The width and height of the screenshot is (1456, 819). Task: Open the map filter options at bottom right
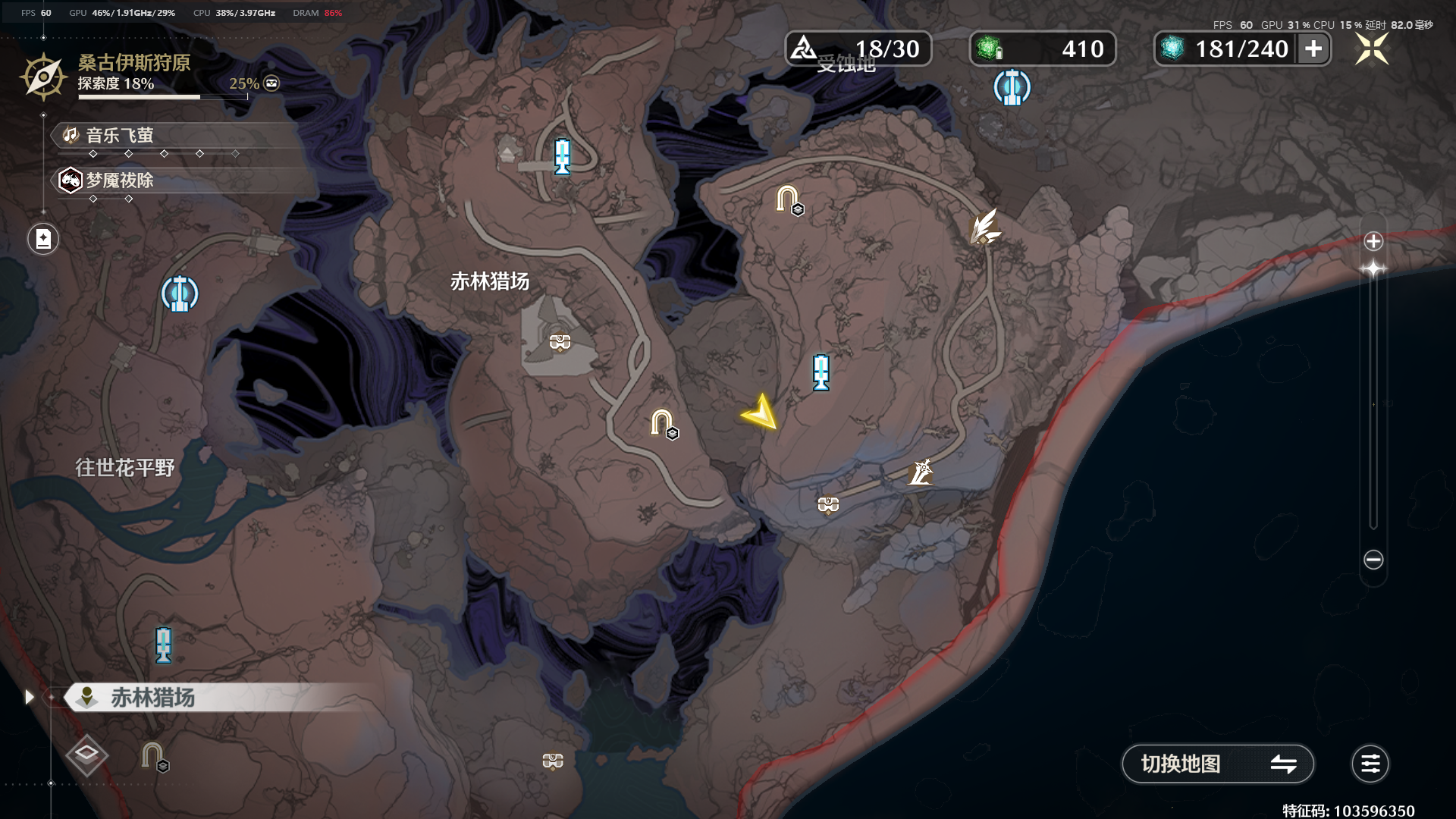(1370, 764)
